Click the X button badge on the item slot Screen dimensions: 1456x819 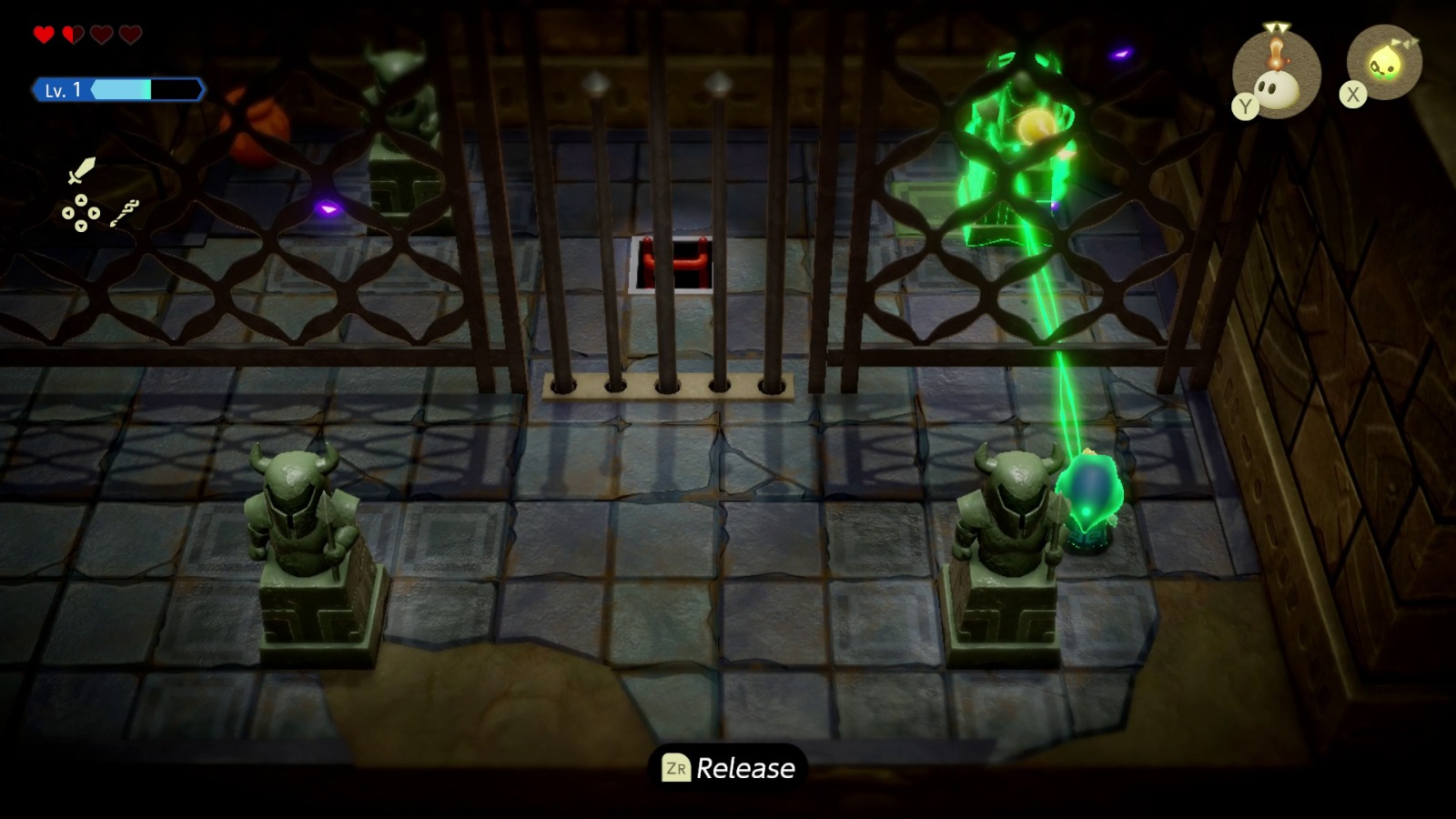(x=1353, y=94)
